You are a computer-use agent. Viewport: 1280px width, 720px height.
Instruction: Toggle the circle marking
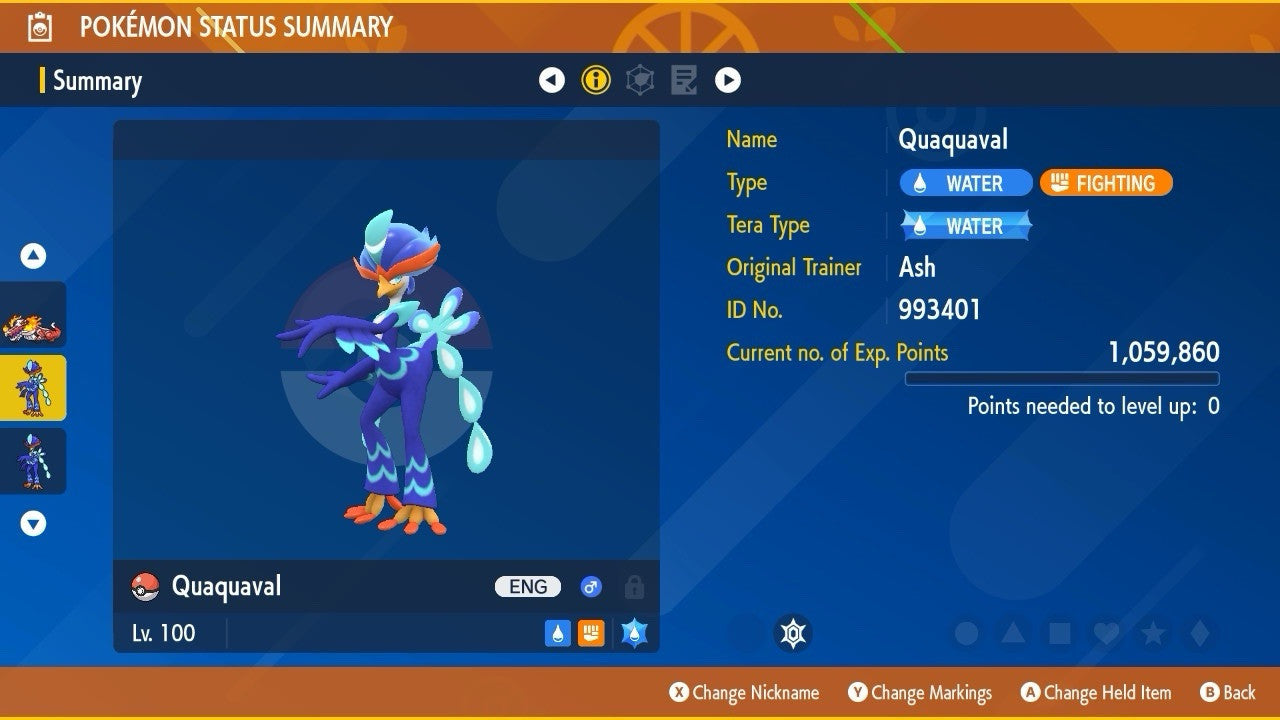[x=966, y=633]
